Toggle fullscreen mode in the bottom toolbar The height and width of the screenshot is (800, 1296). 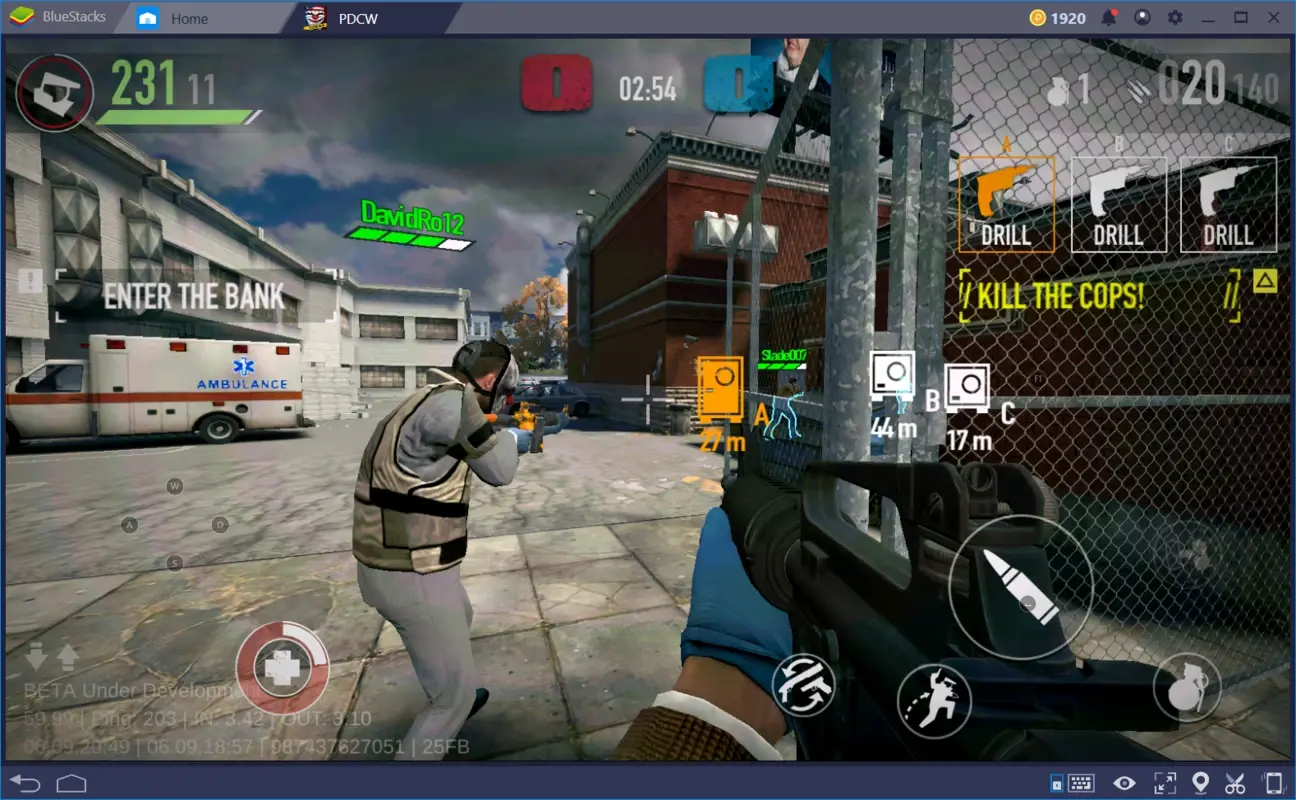point(1164,782)
